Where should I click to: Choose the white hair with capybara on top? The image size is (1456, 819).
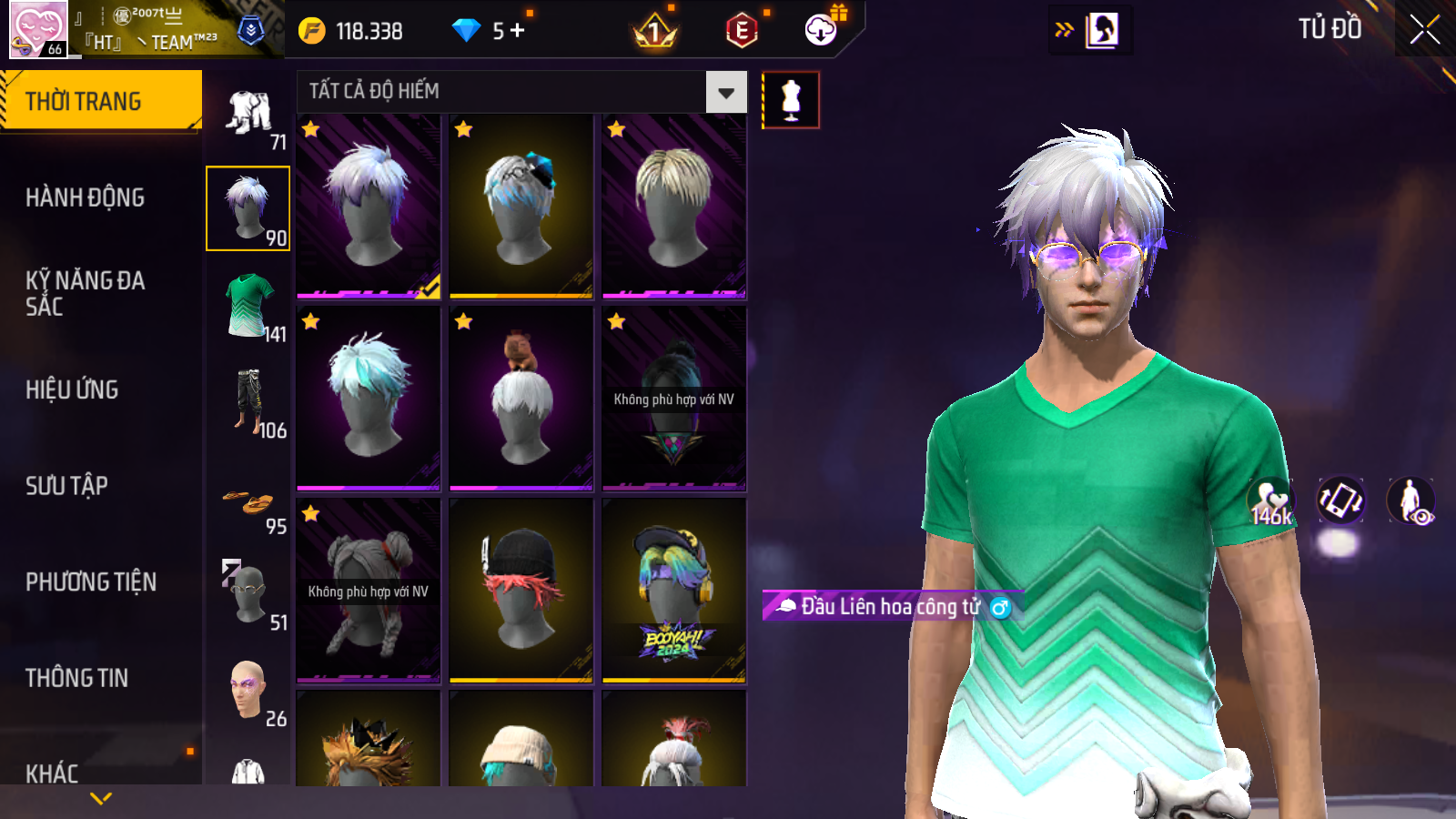click(x=521, y=398)
